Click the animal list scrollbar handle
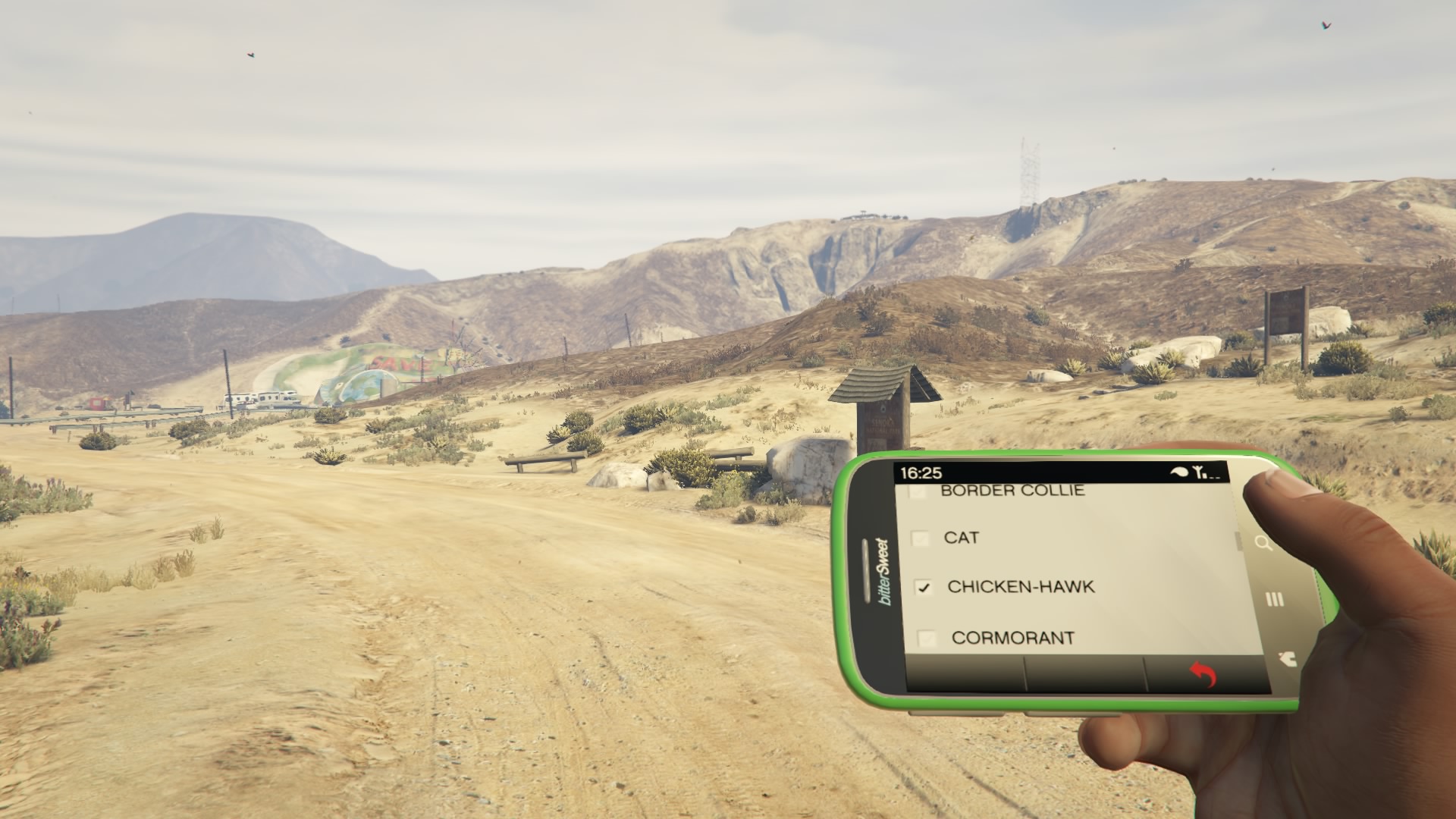Screen dimensions: 1456x819 point(1239,541)
